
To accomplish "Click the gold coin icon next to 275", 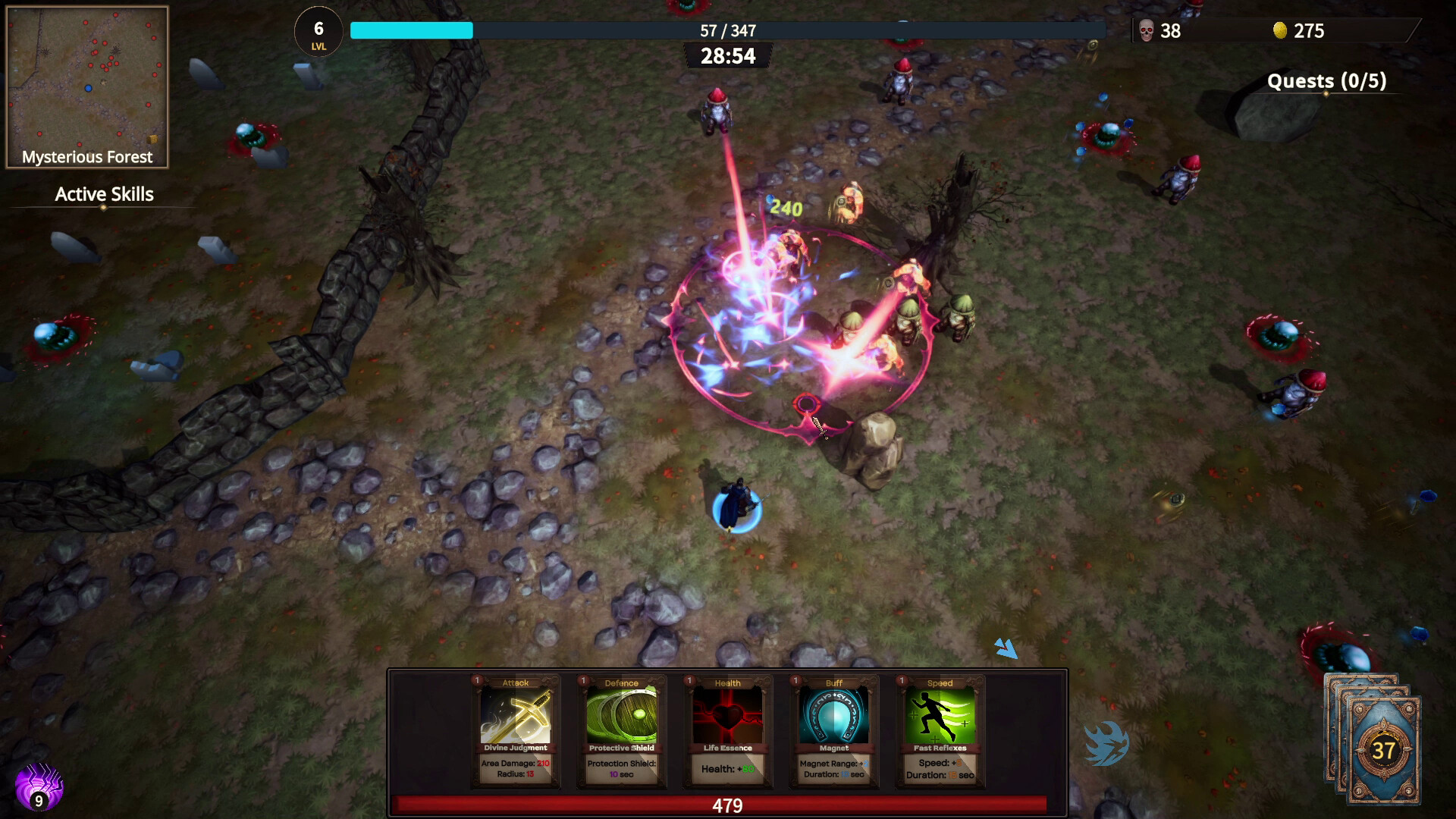I will (x=1280, y=31).
